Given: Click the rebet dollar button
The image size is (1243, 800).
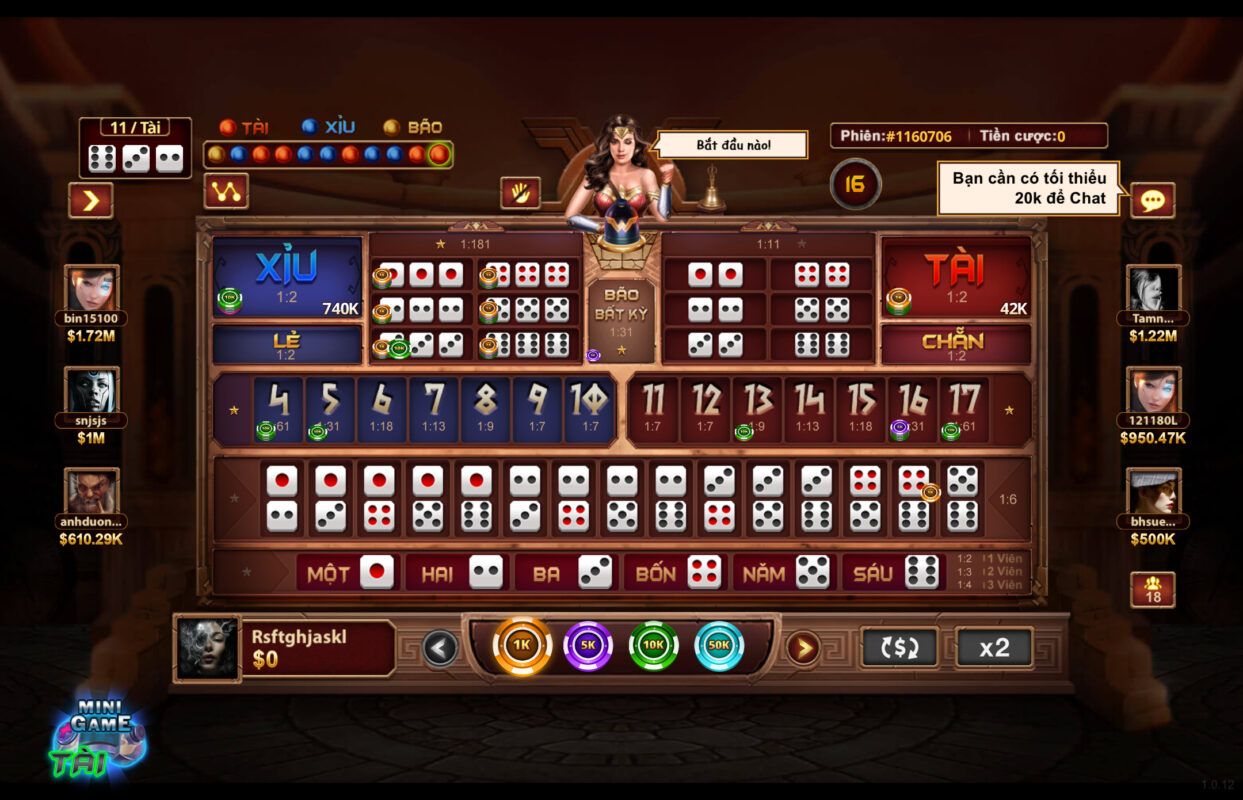Looking at the screenshot, I should coord(899,647).
